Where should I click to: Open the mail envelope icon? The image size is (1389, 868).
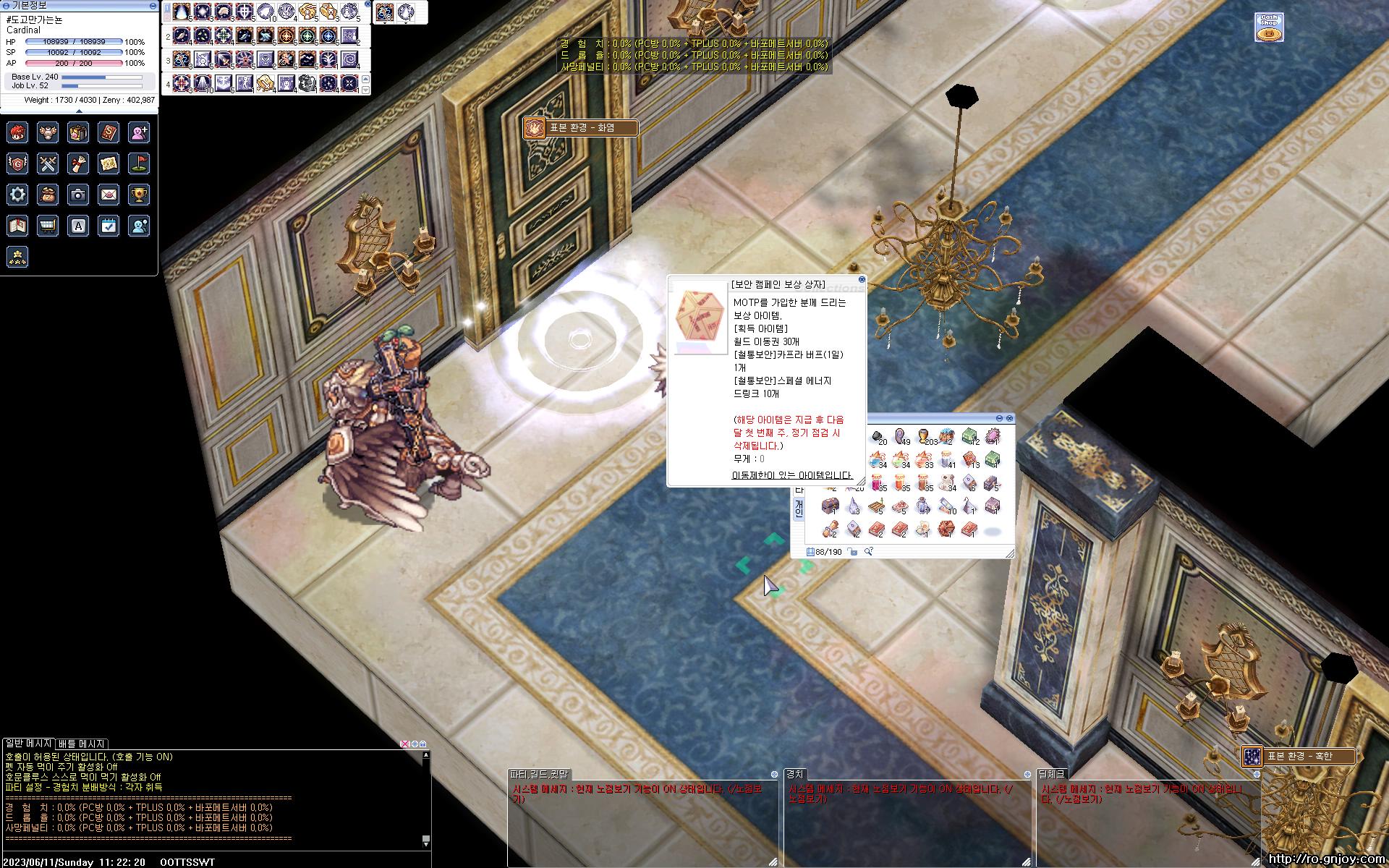pyautogui.click(x=109, y=194)
